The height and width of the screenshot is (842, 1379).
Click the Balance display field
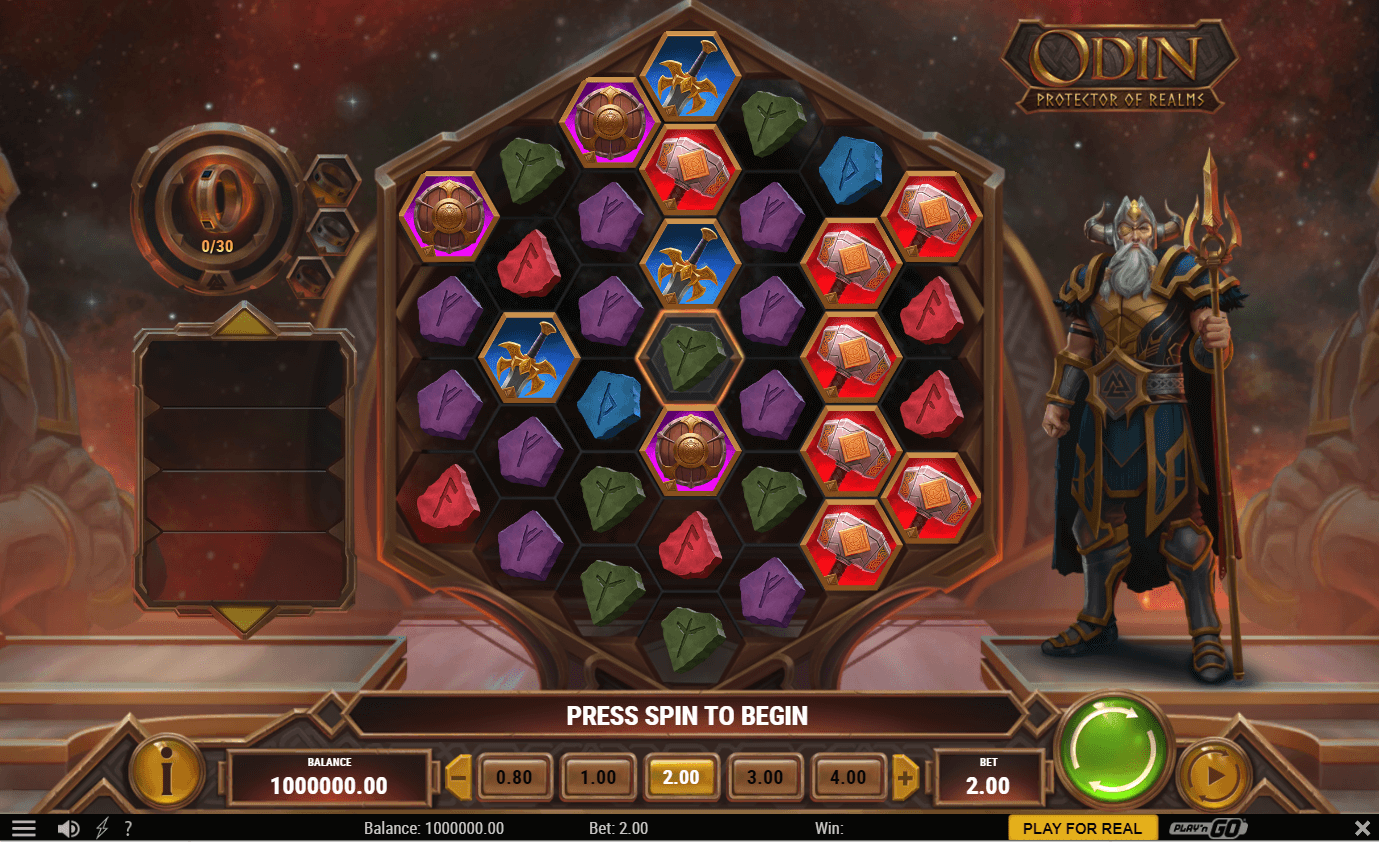(x=330, y=777)
